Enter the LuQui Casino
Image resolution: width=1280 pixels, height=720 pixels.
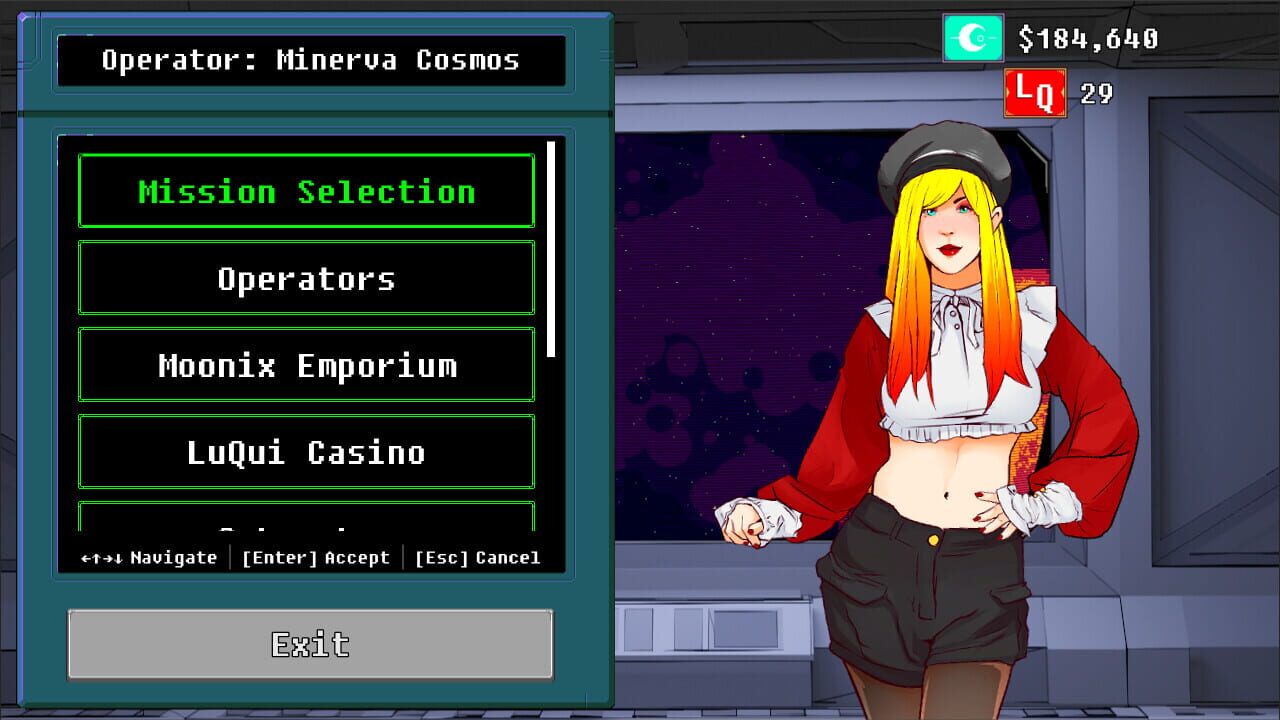pos(306,452)
